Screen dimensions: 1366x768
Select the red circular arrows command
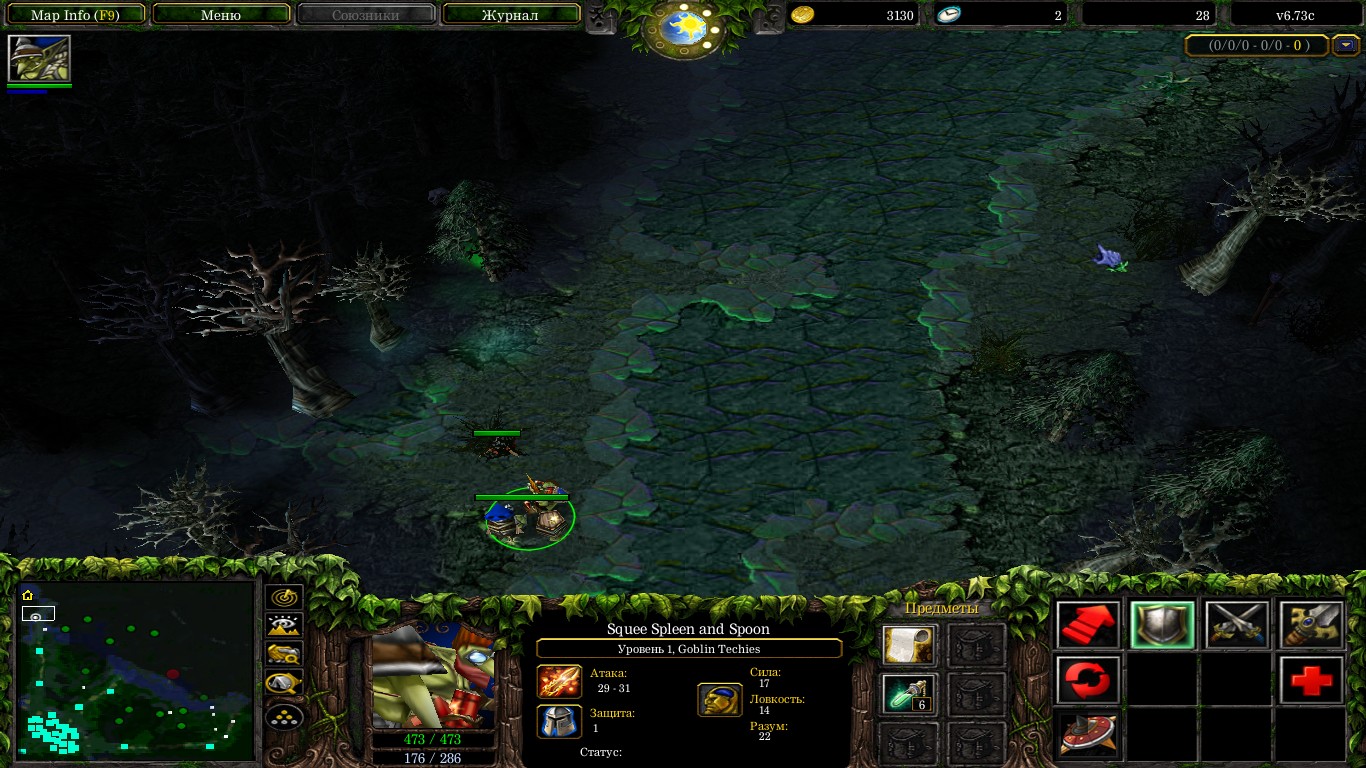[1088, 681]
